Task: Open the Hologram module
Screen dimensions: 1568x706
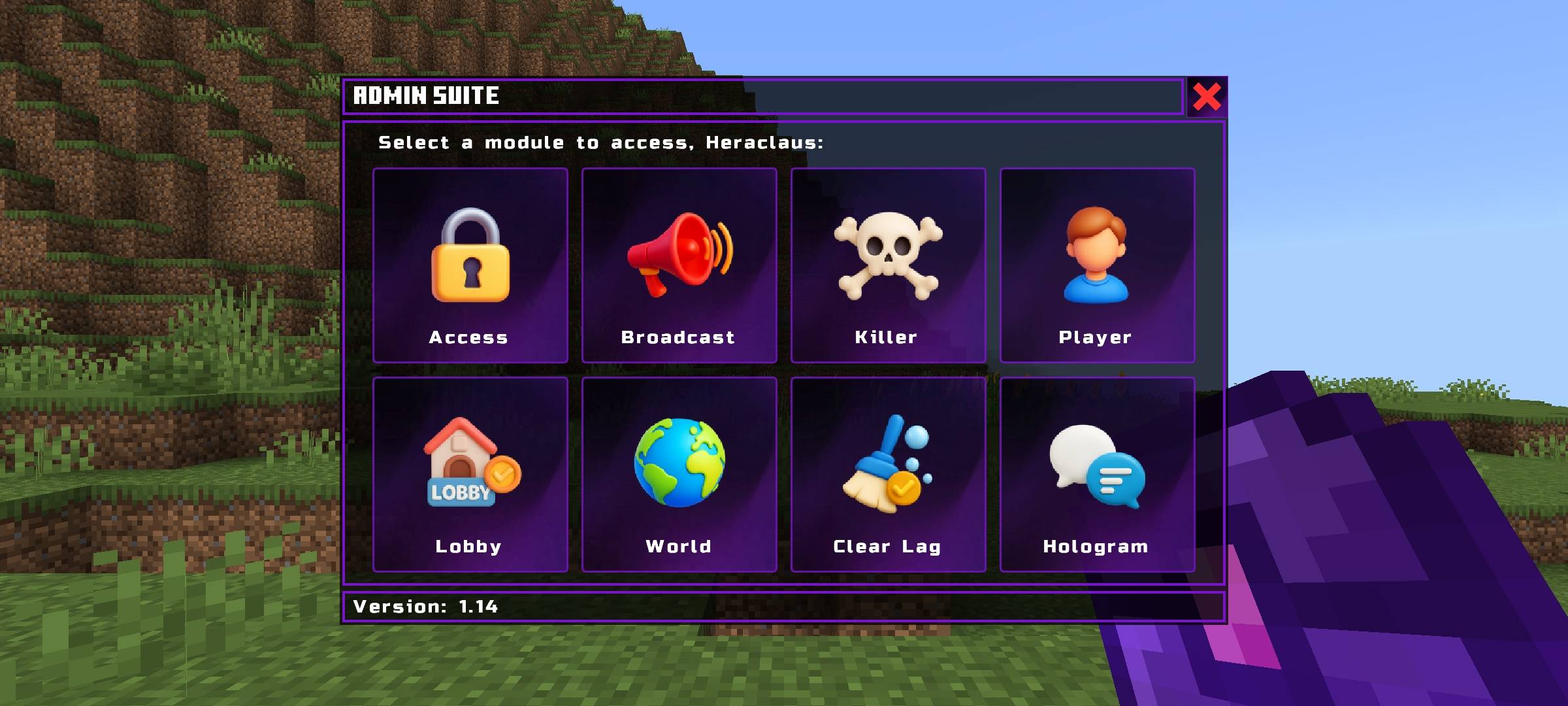Action: pyautogui.click(x=1097, y=474)
